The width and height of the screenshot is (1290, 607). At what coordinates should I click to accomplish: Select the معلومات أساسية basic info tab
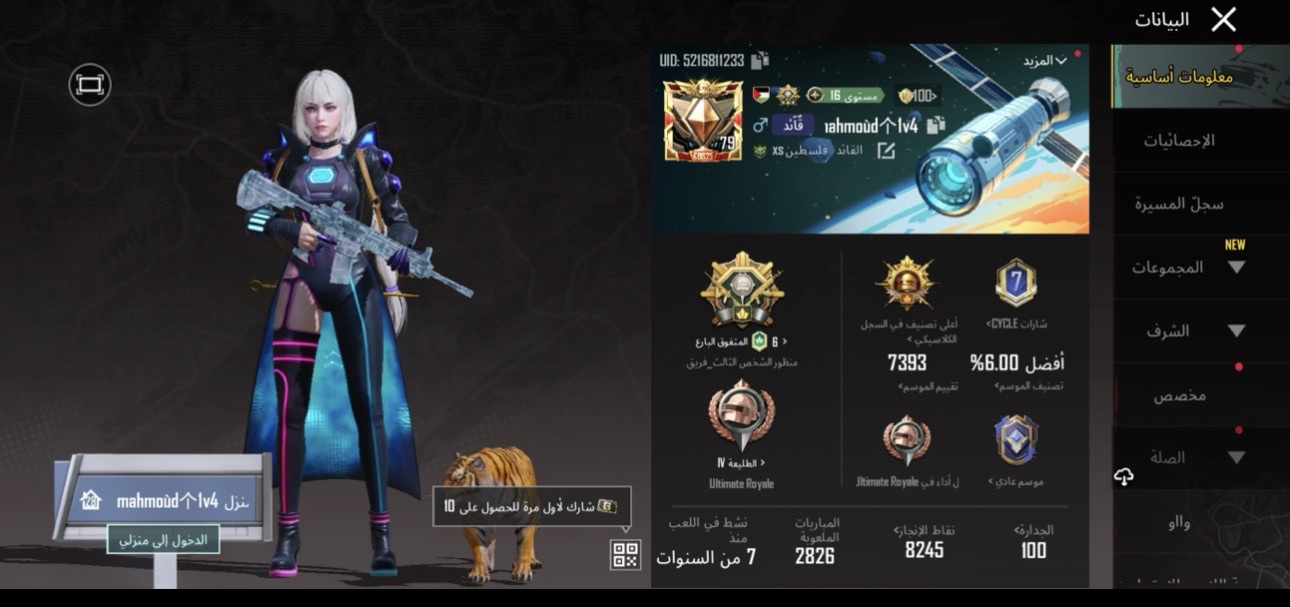[x=1179, y=77]
